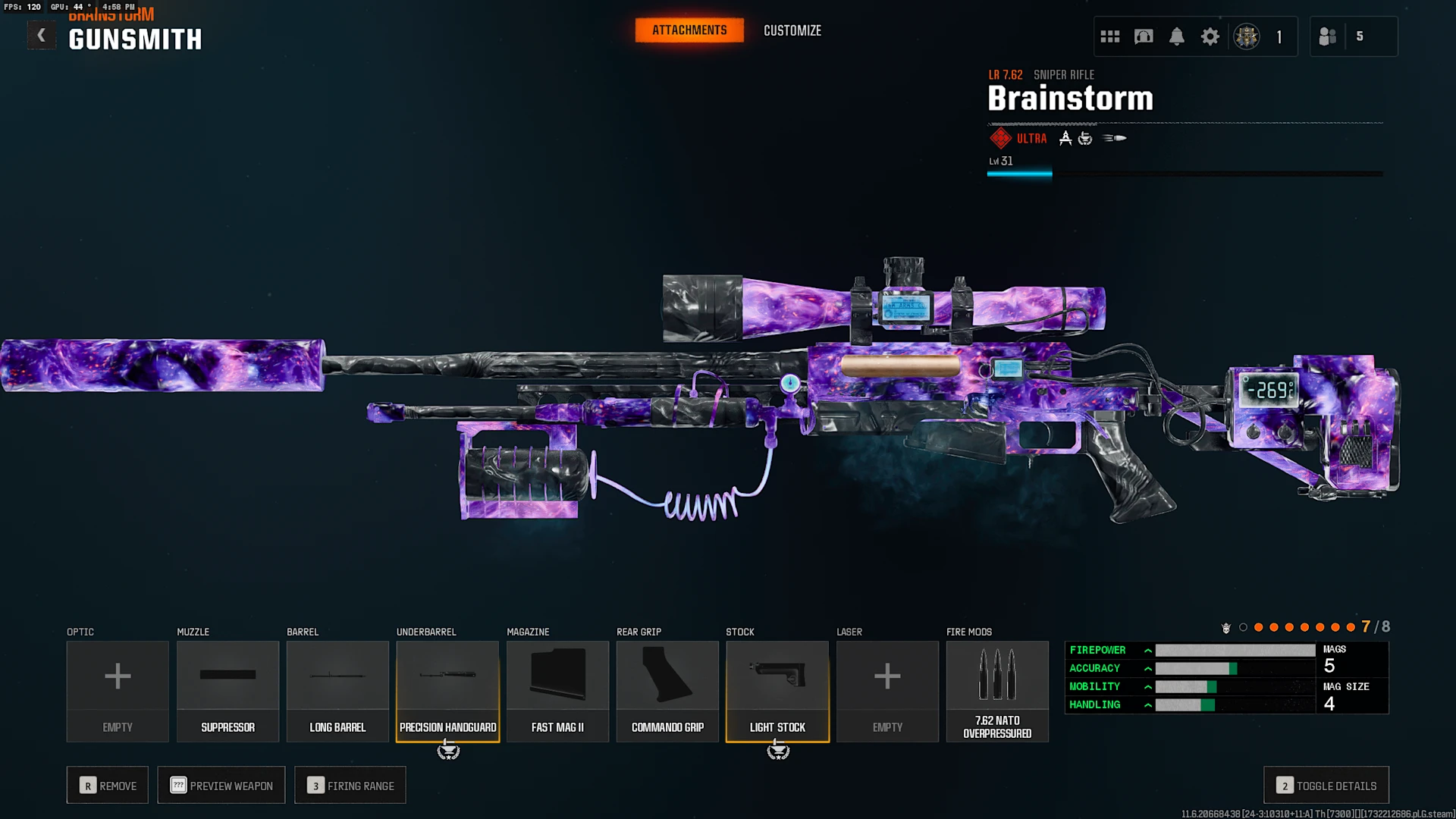Screen dimensions: 1456x819
Task: Choose the Precision Handguard underbarrel slot
Action: [447, 691]
